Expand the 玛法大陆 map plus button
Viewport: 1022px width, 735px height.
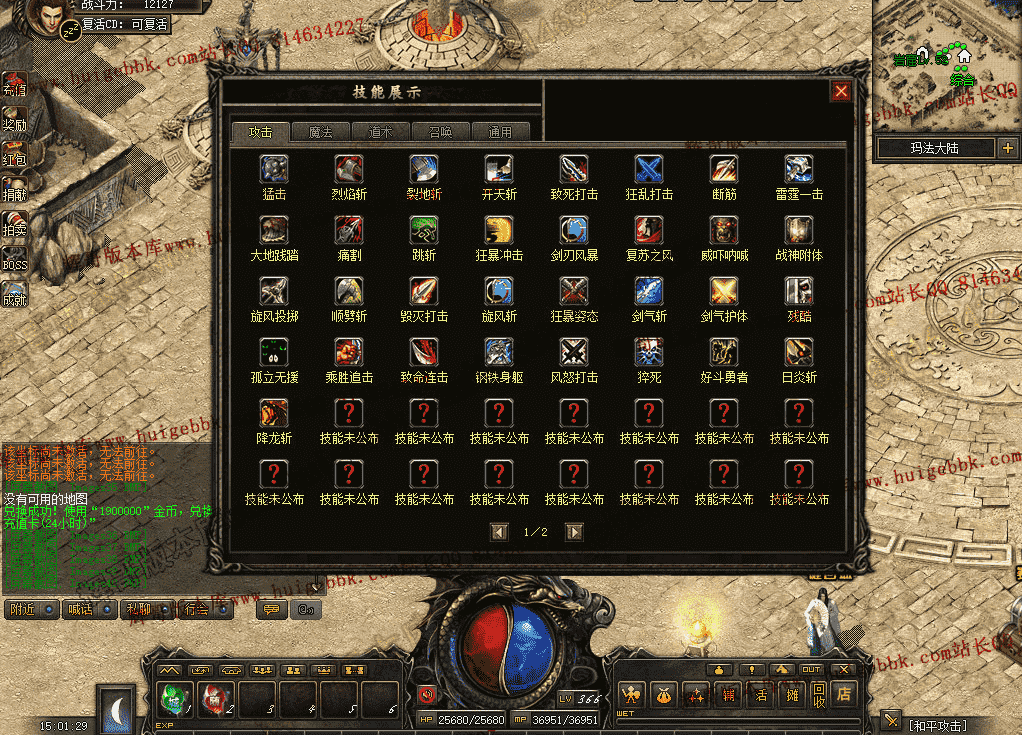(x=1006, y=148)
